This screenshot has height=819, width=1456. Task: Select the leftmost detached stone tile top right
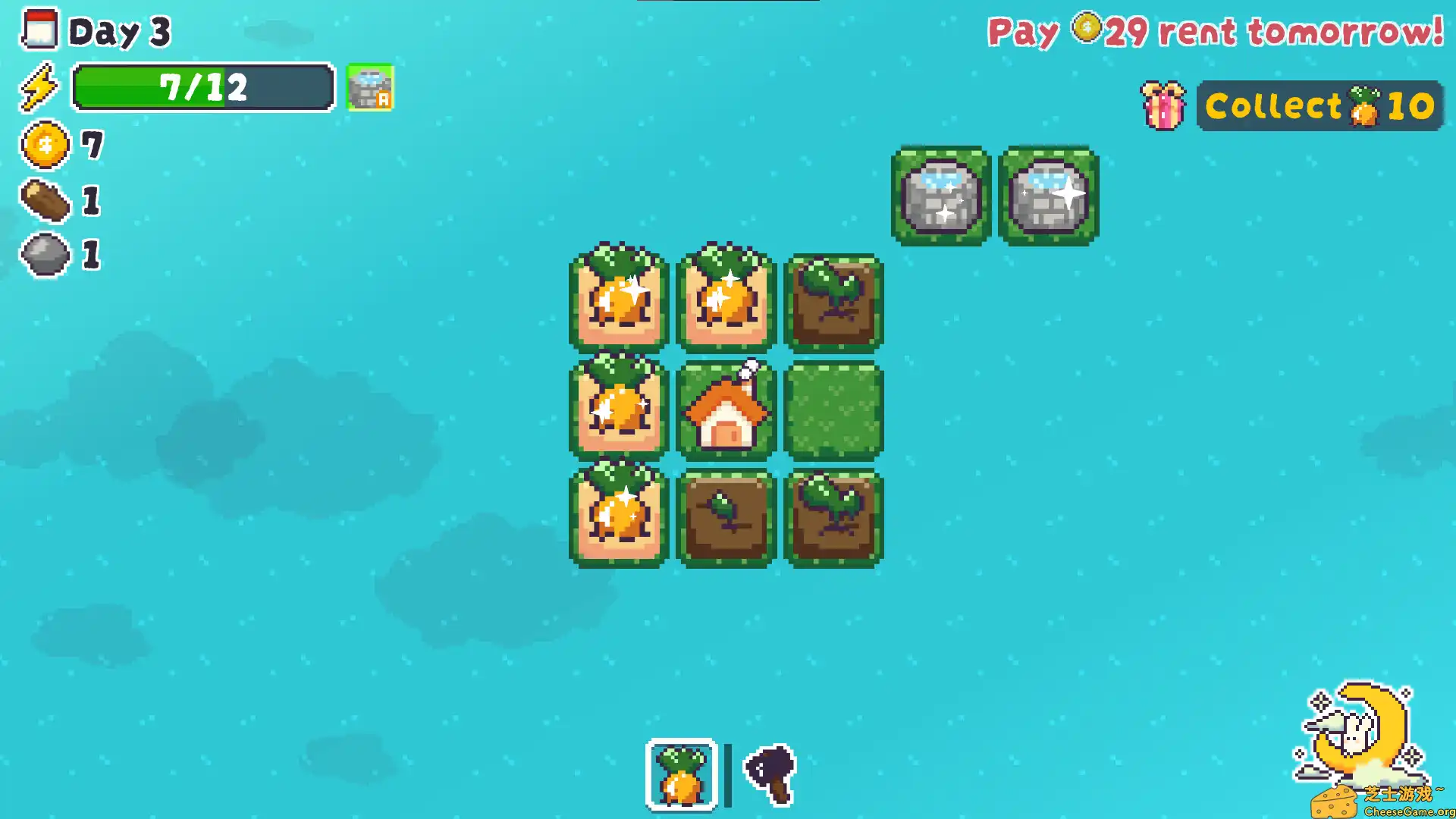pos(940,196)
